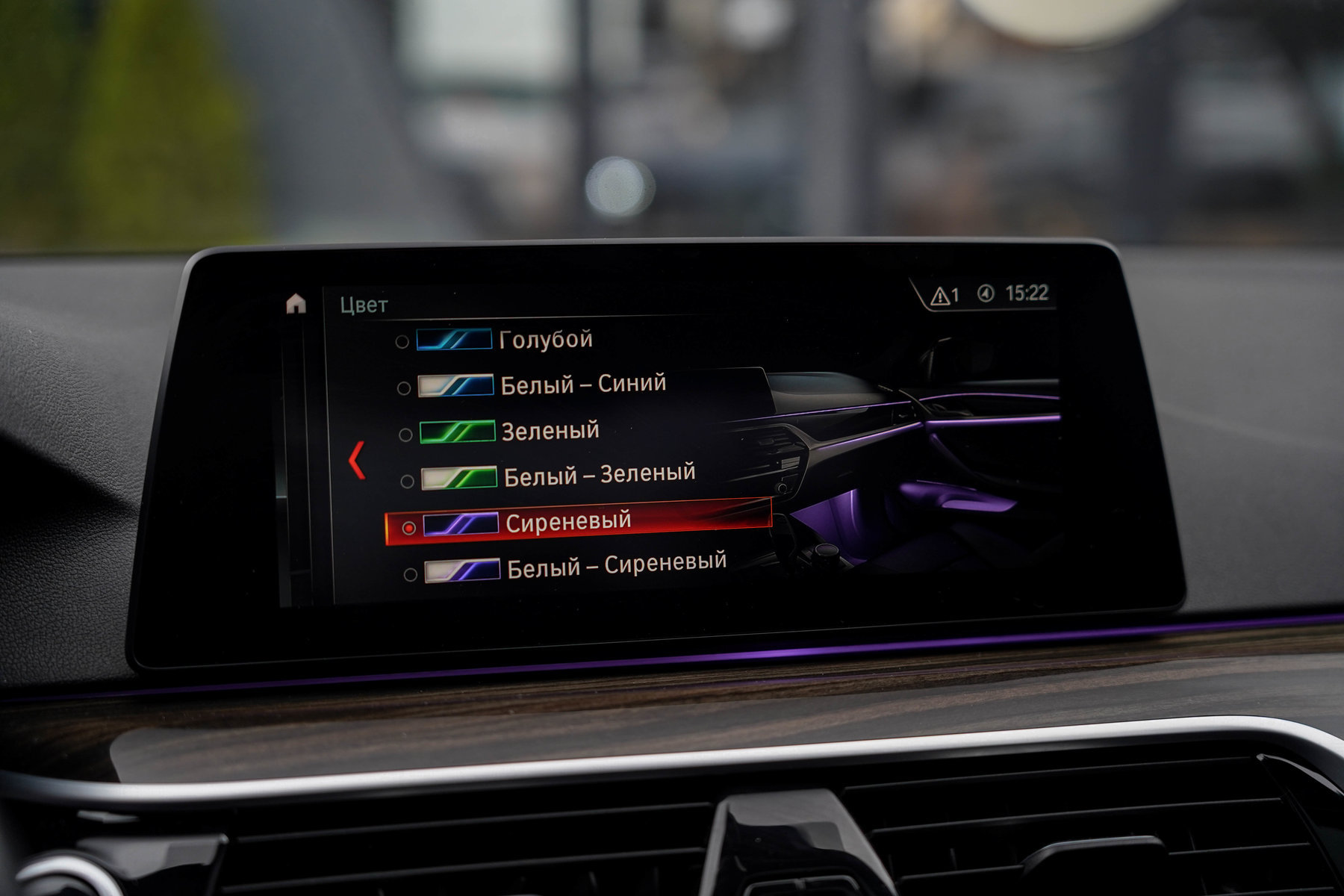Go to the home screen icon
The image size is (1344, 896).
296,304
